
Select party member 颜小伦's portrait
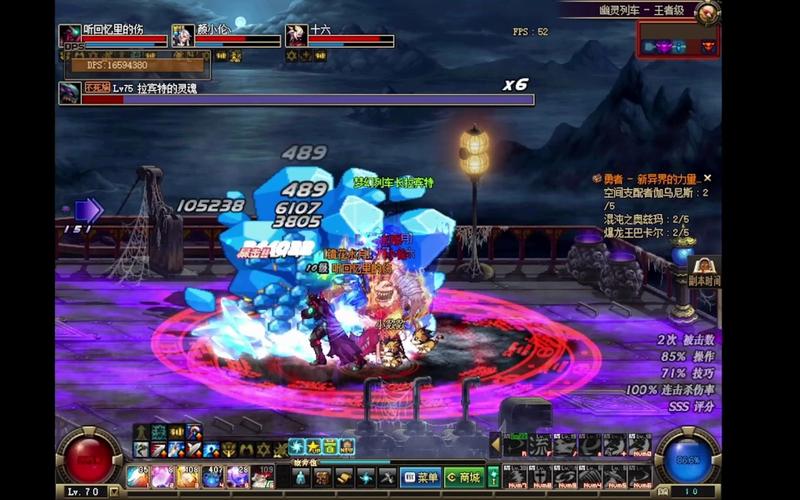(183, 36)
